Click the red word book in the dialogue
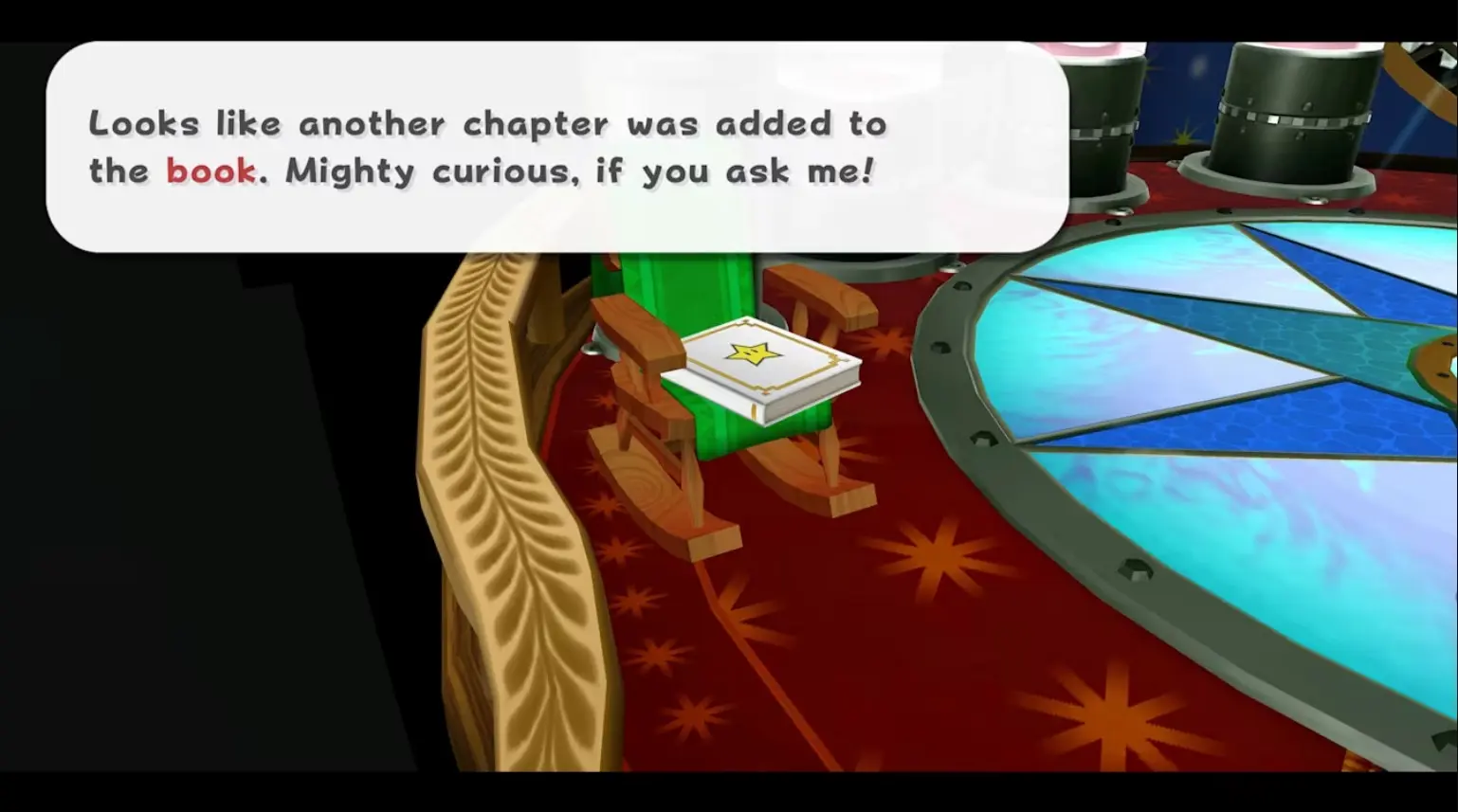The height and width of the screenshot is (812, 1458). click(x=210, y=171)
